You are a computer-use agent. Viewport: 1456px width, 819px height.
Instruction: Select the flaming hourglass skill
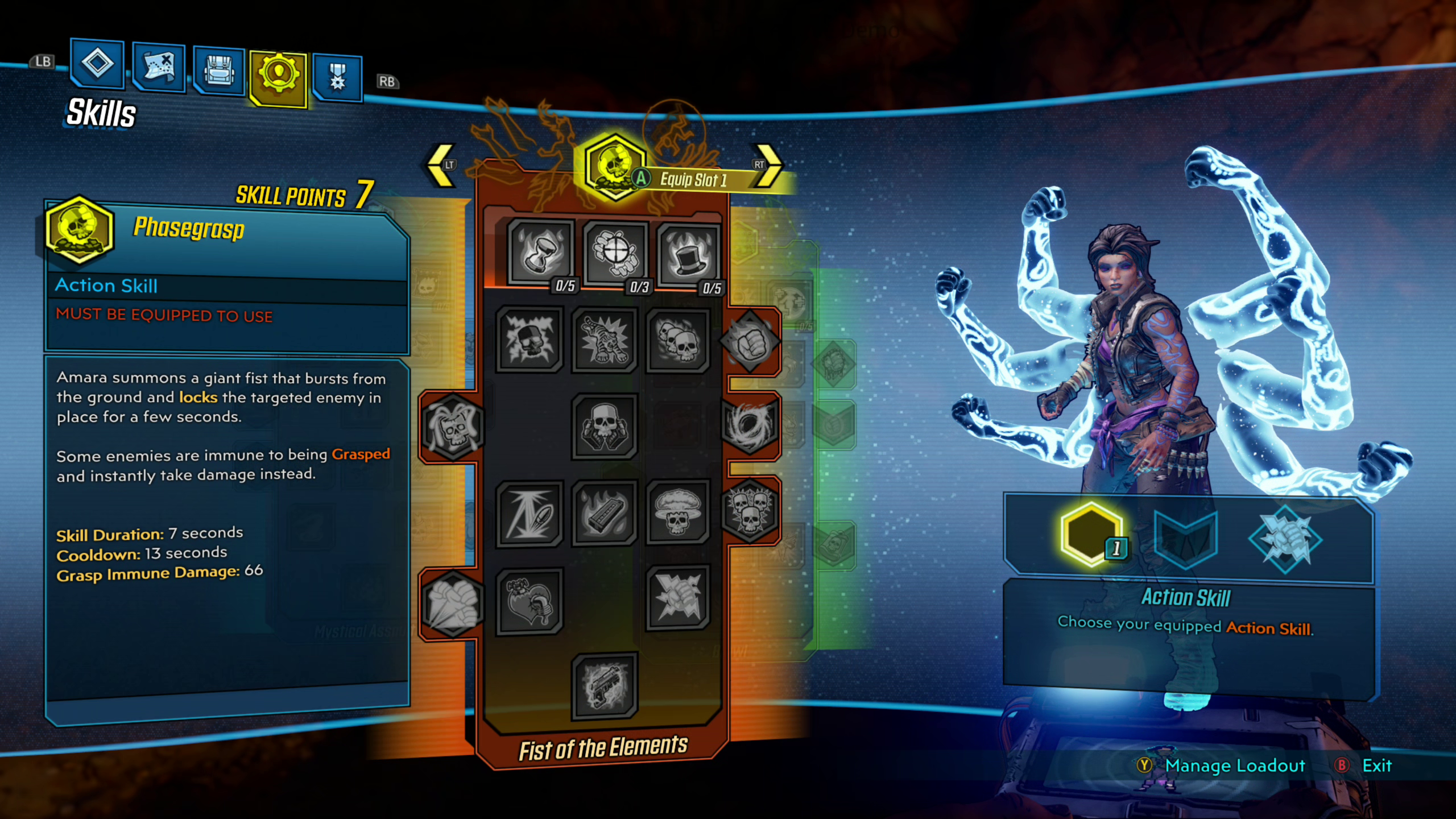point(540,251)
